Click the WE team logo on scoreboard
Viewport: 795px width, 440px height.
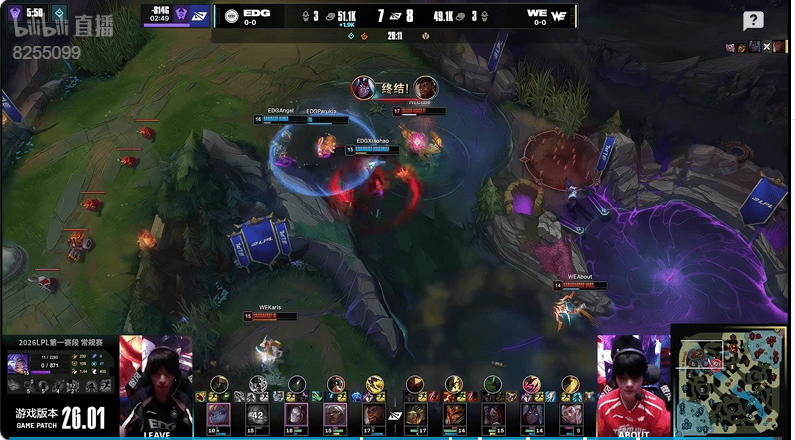(559, 16)
